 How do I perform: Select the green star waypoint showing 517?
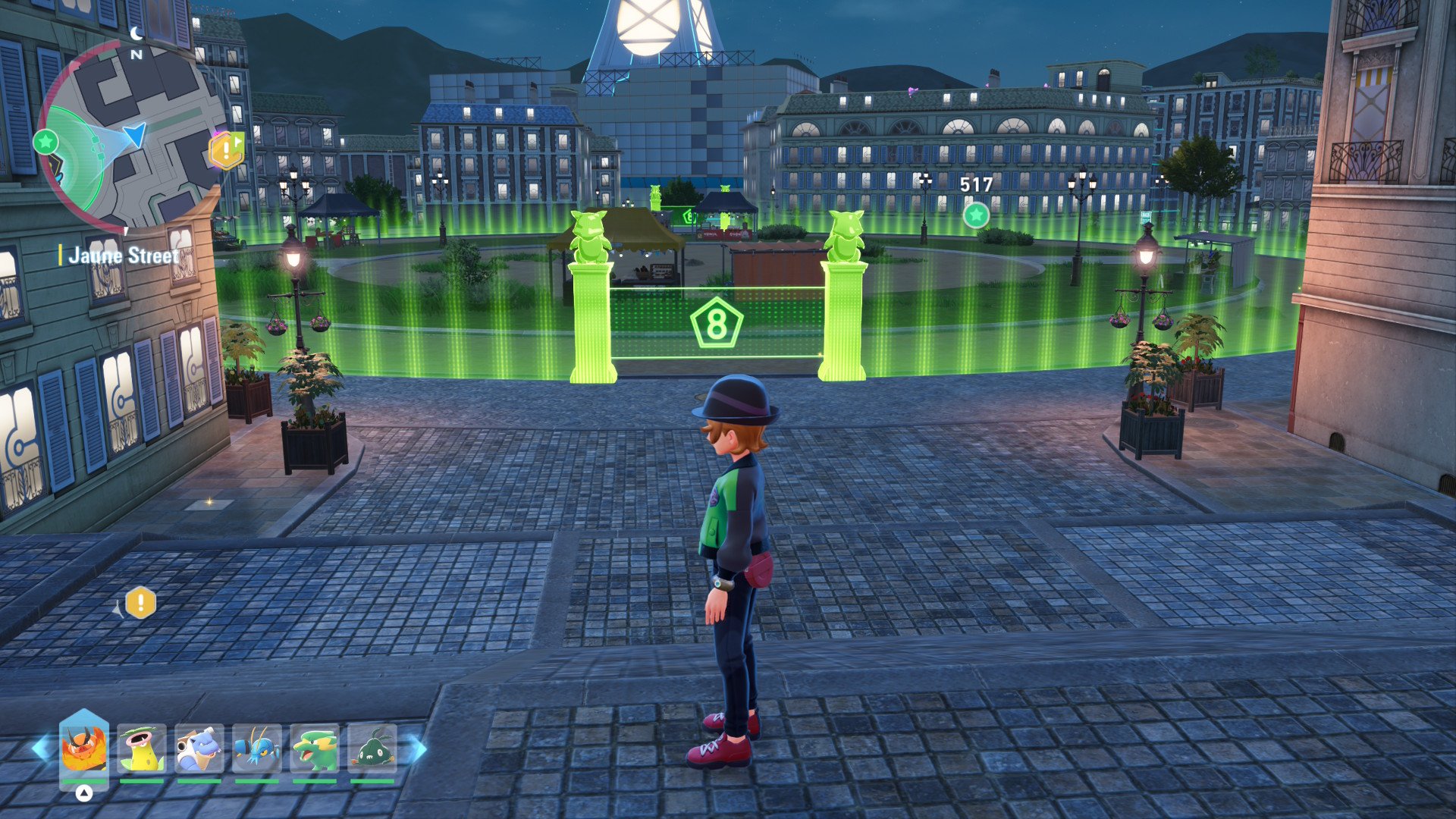click(x=976, y=215)
